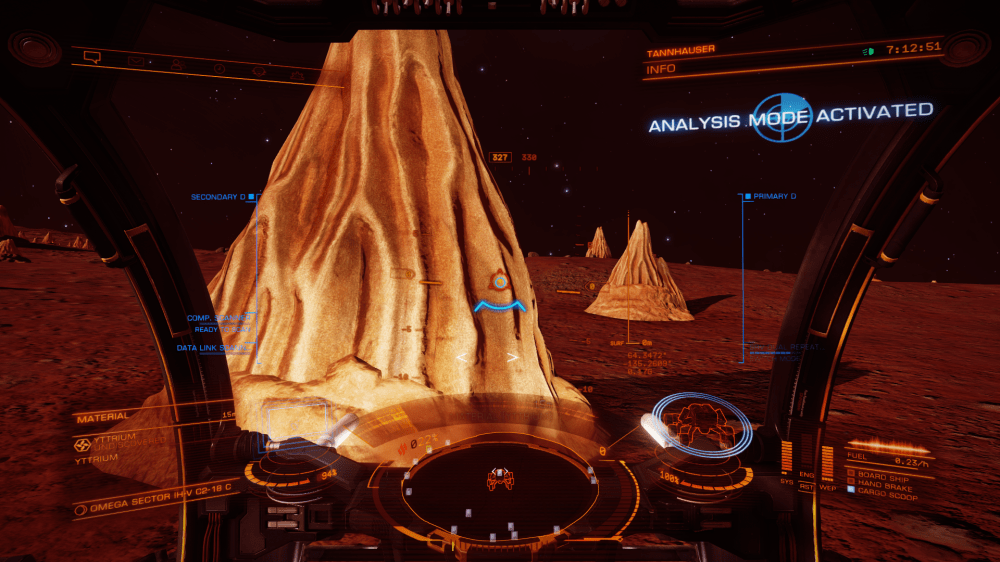Select the Data Link Scanner label
The width and height of the screenshot is (1000, 562).
pos(210,348)
